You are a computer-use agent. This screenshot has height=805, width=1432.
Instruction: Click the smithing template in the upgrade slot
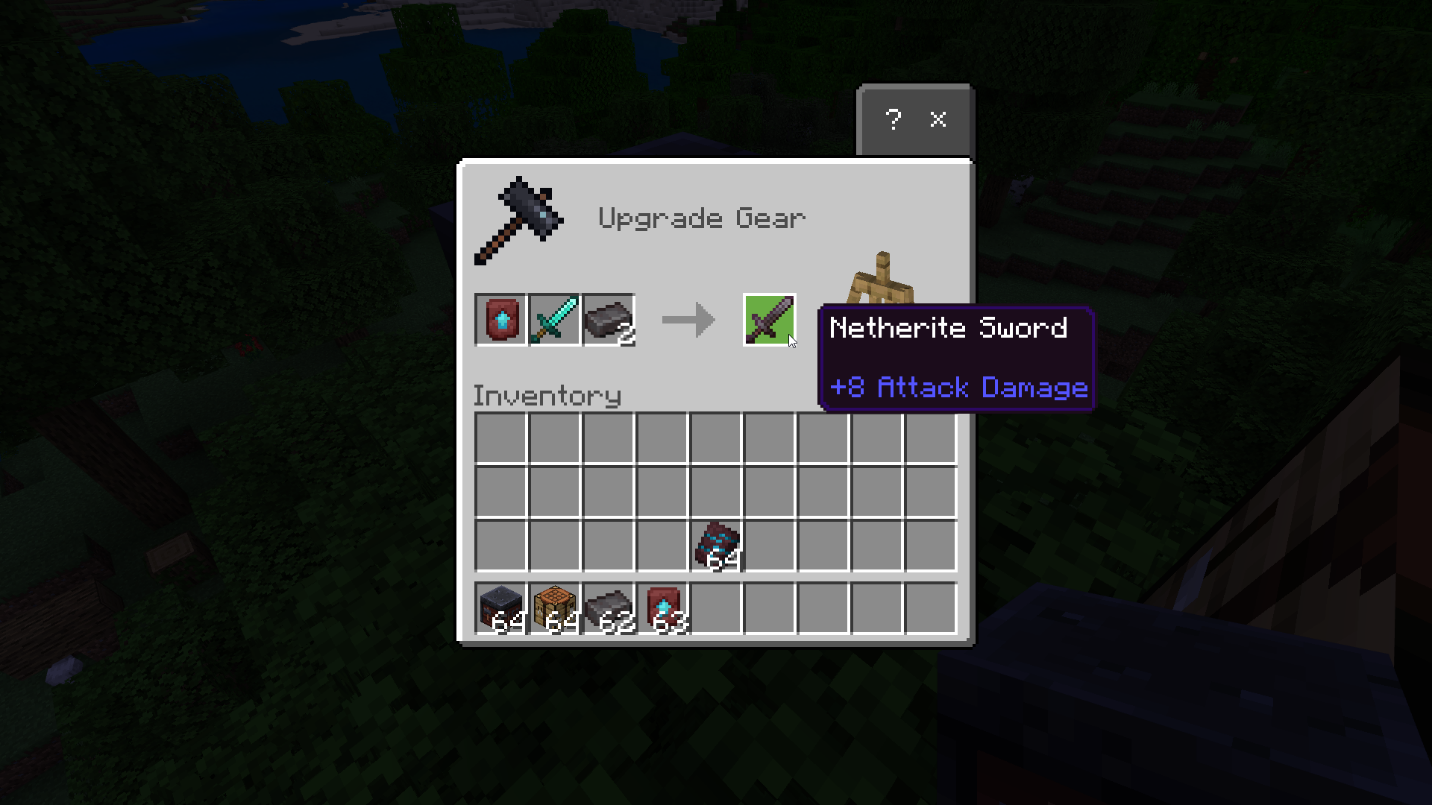click(x=500, y=320)
